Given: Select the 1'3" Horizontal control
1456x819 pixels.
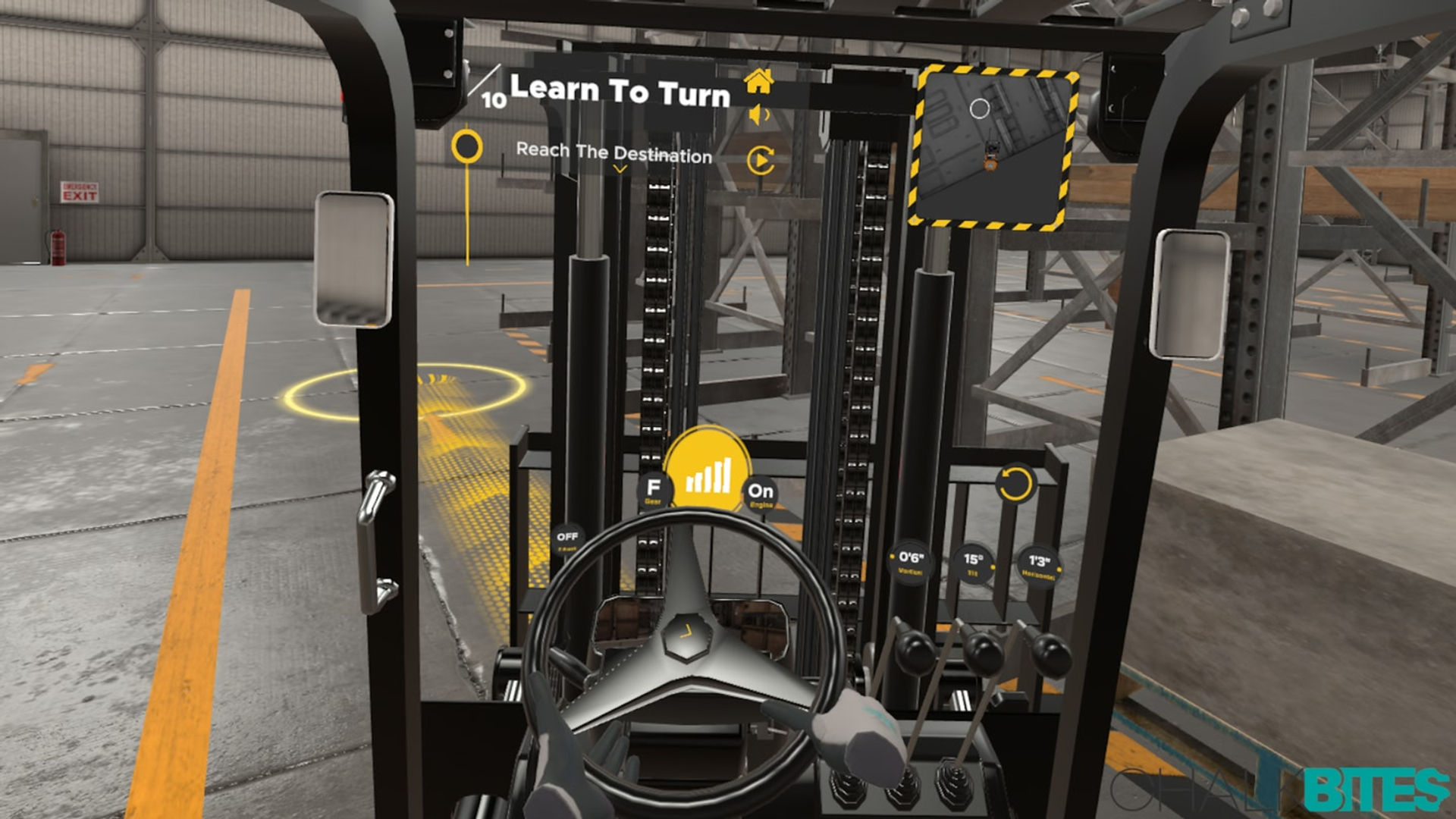Looking at the screenshot, I should point(1038,565).
